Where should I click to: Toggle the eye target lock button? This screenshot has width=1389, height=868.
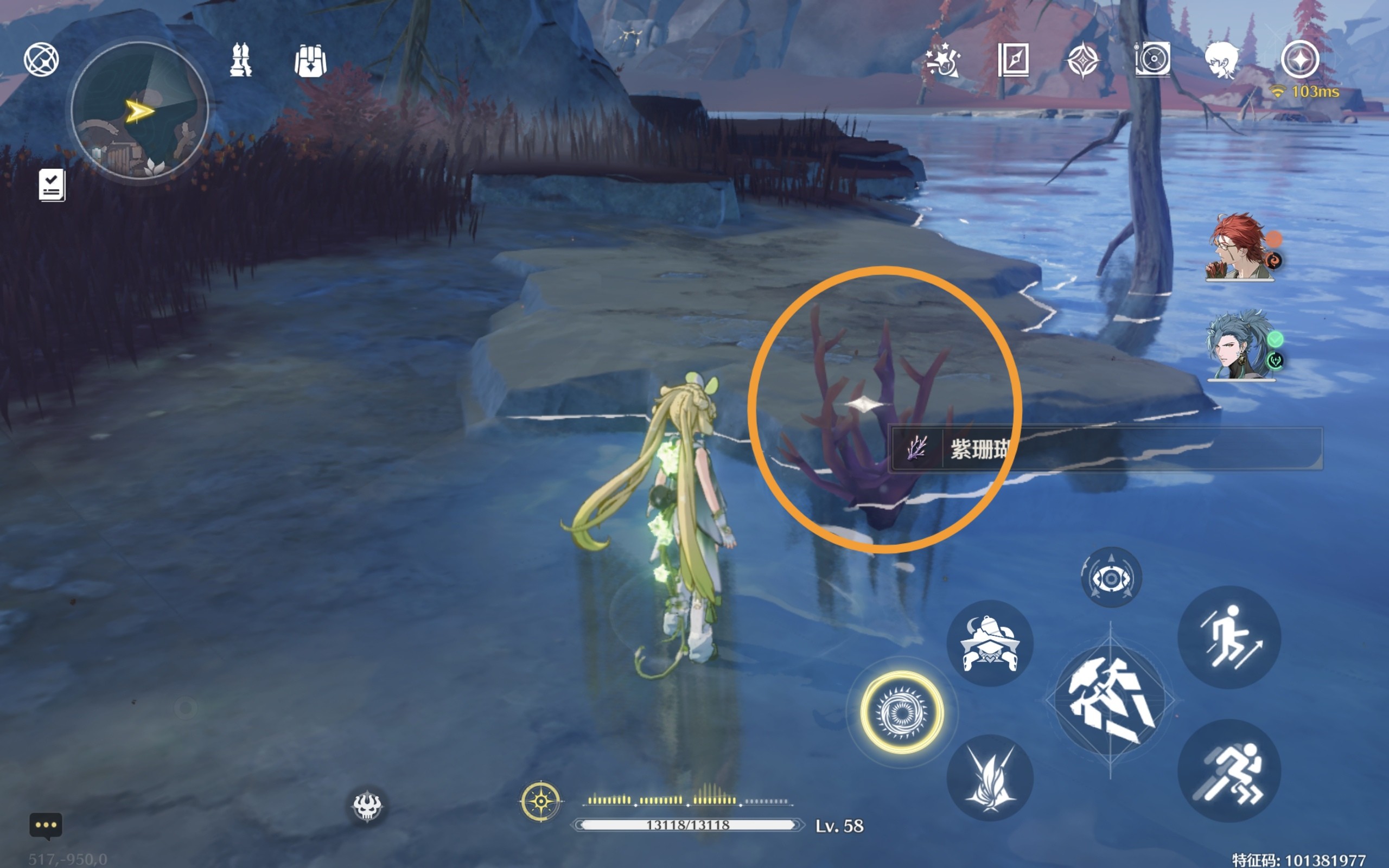point(1111,578)
